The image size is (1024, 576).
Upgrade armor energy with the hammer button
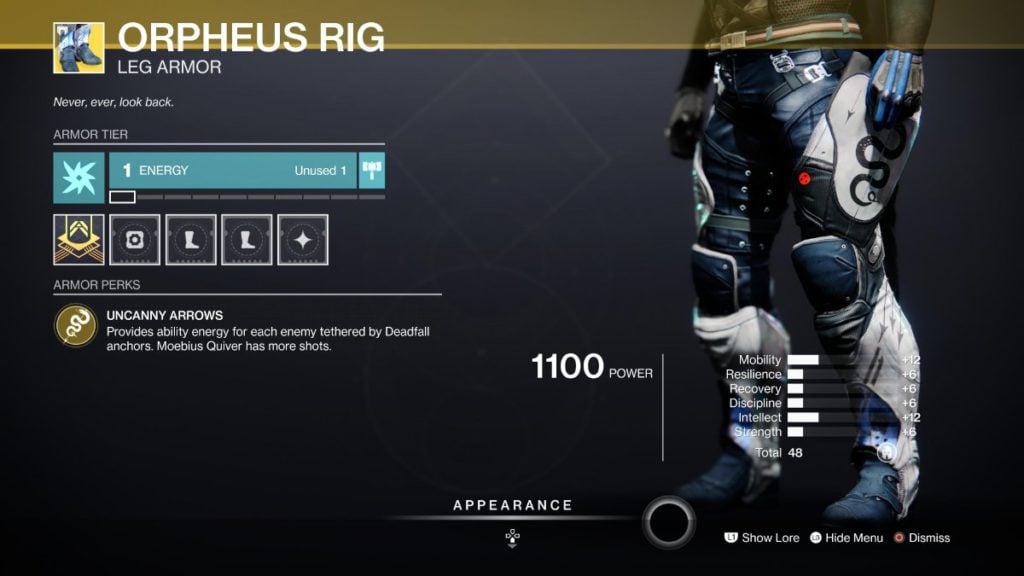[x=372, y=170]
